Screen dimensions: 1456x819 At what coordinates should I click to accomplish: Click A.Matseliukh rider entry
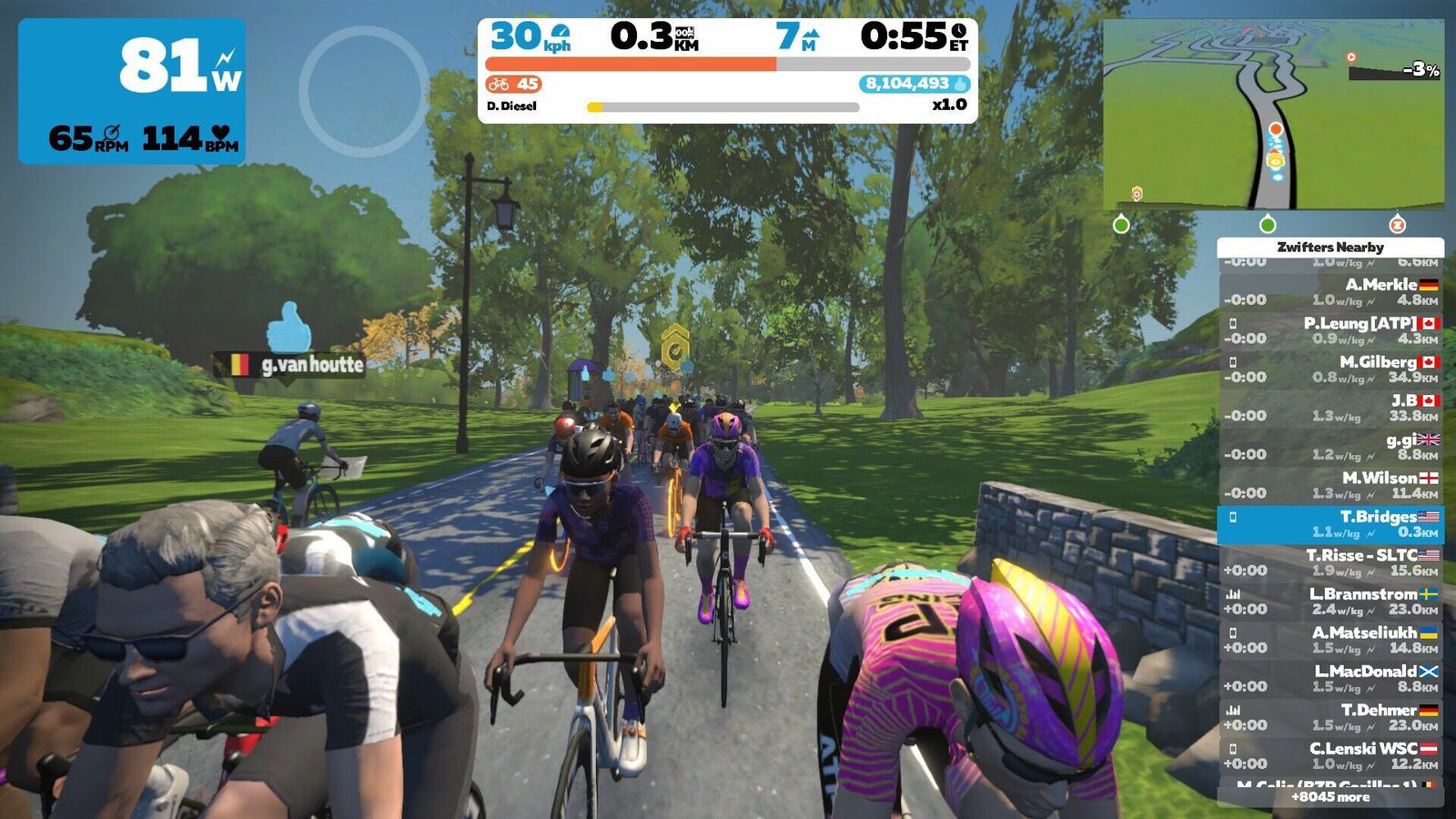click(x=1330, y=640)
